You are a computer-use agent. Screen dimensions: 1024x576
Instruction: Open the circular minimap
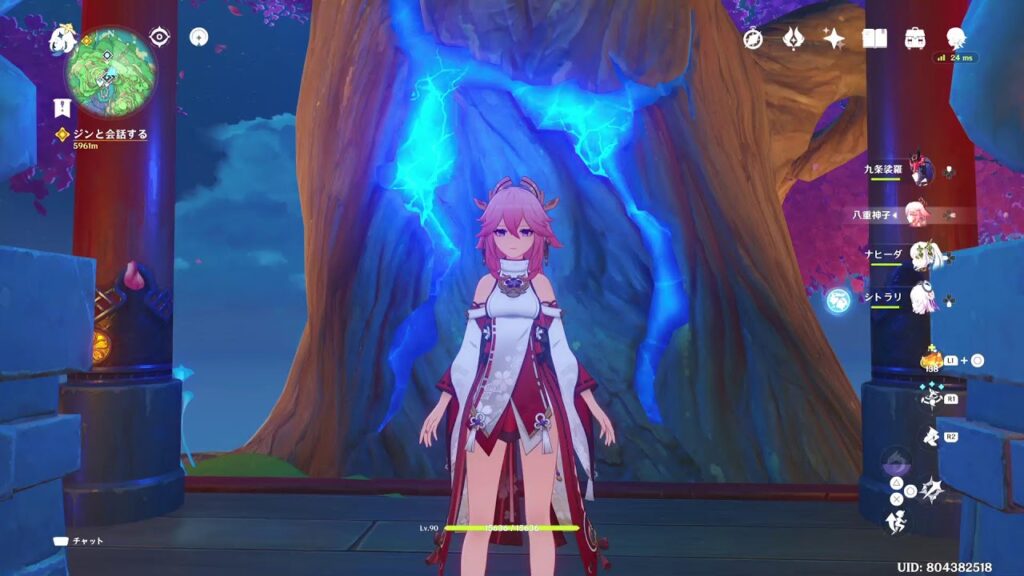pyautogui.click(x=108, y=71)
